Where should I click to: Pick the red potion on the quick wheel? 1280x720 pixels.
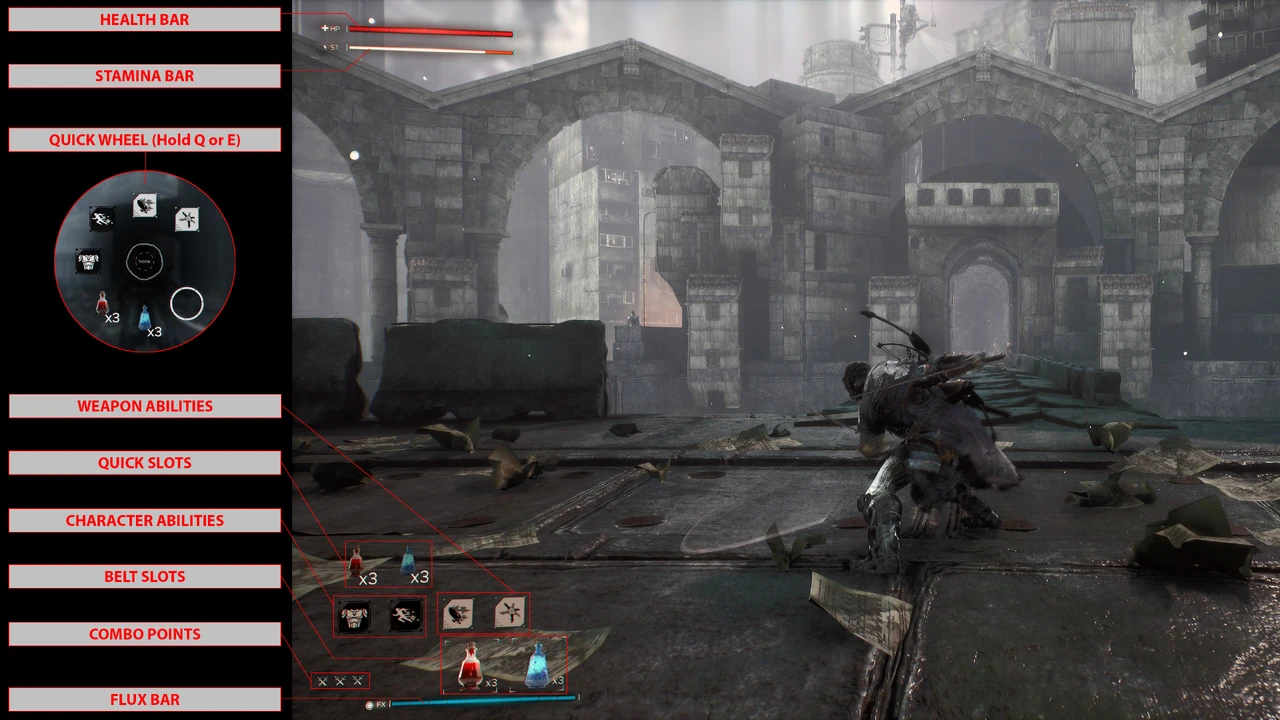[x=103, y=301]
